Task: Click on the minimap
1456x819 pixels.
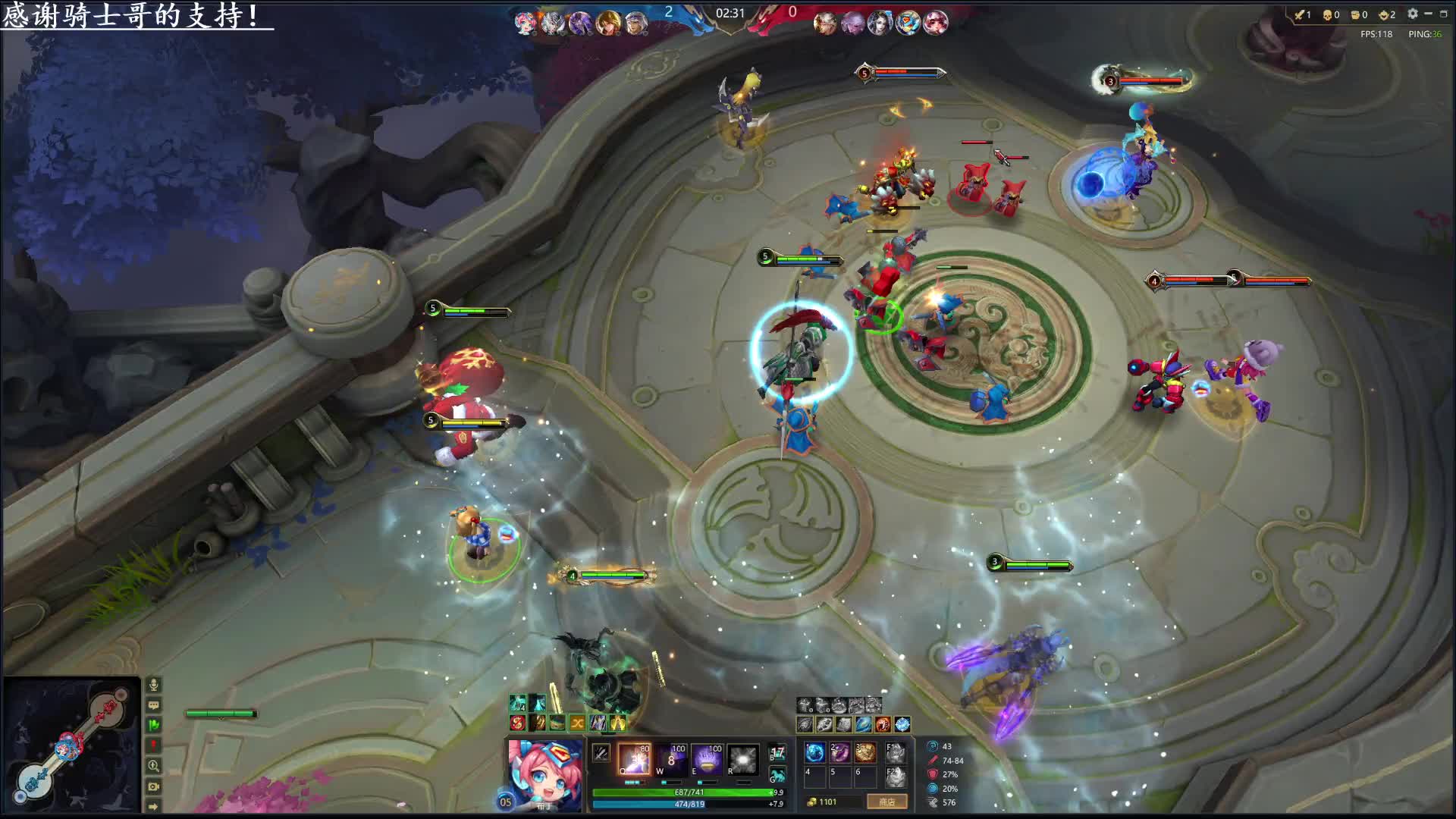Action: 71,745
